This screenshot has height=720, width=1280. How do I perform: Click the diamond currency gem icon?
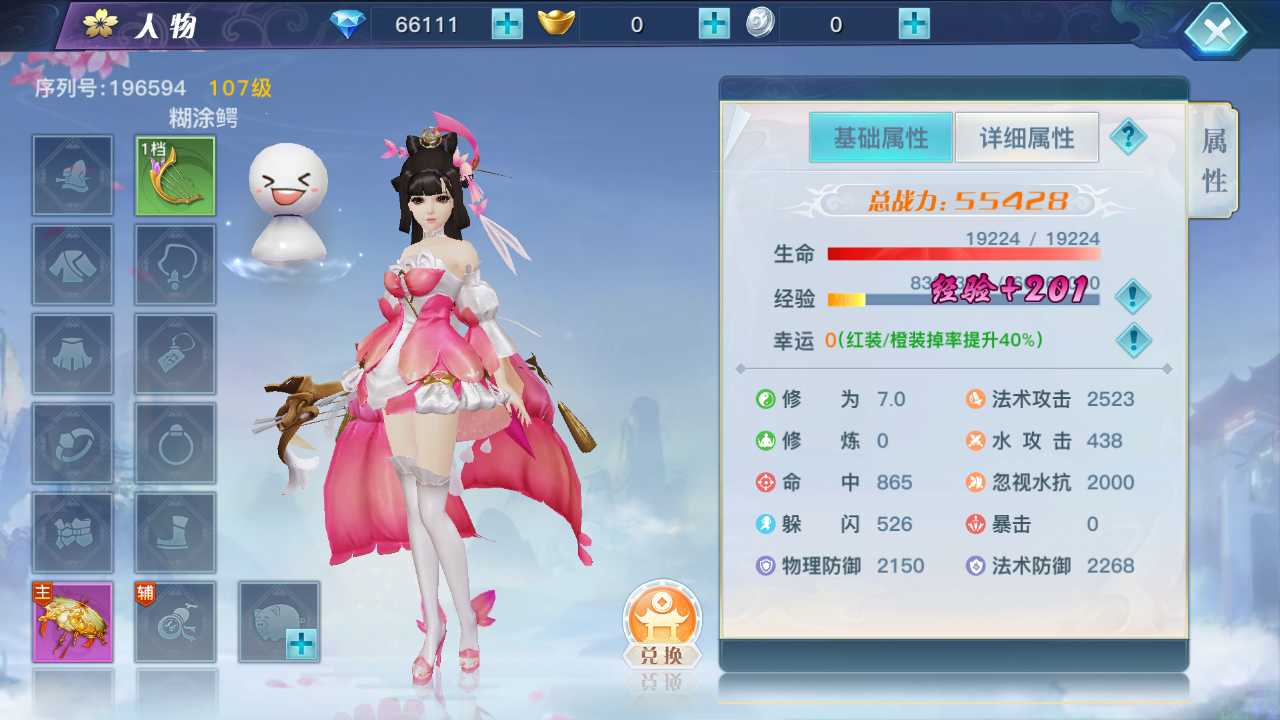[346, 22]
